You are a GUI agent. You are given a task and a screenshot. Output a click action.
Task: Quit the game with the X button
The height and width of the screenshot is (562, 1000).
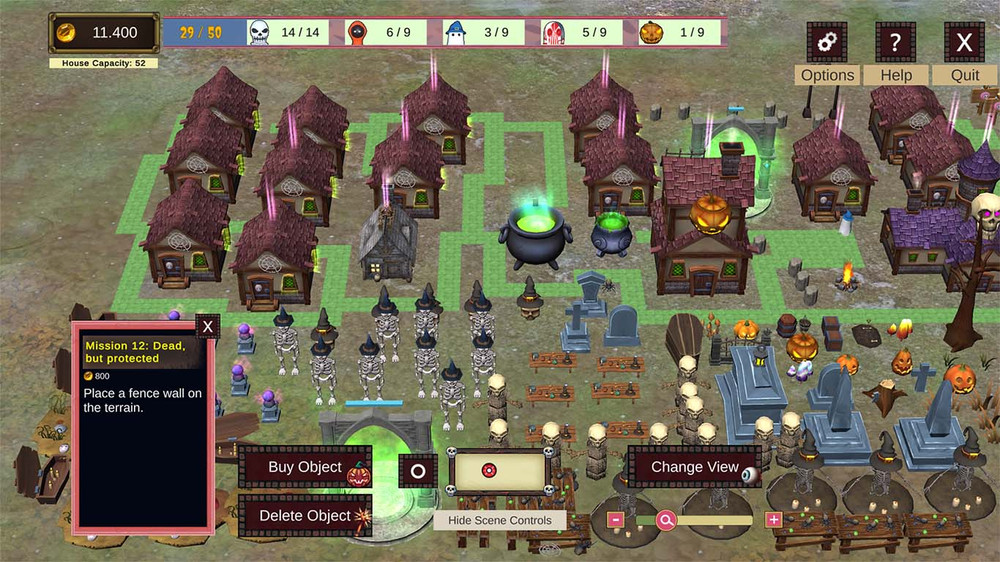click(964, 43)
